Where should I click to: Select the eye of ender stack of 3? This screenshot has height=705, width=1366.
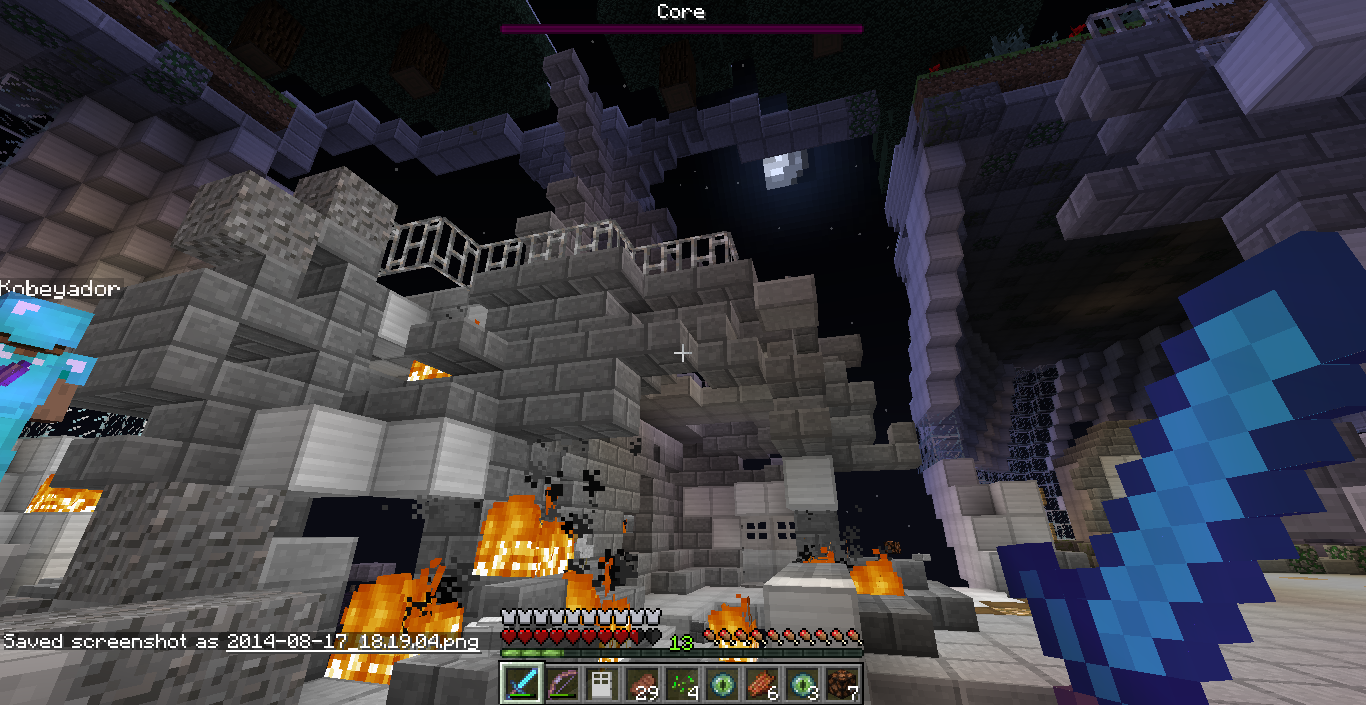[802, 683]
